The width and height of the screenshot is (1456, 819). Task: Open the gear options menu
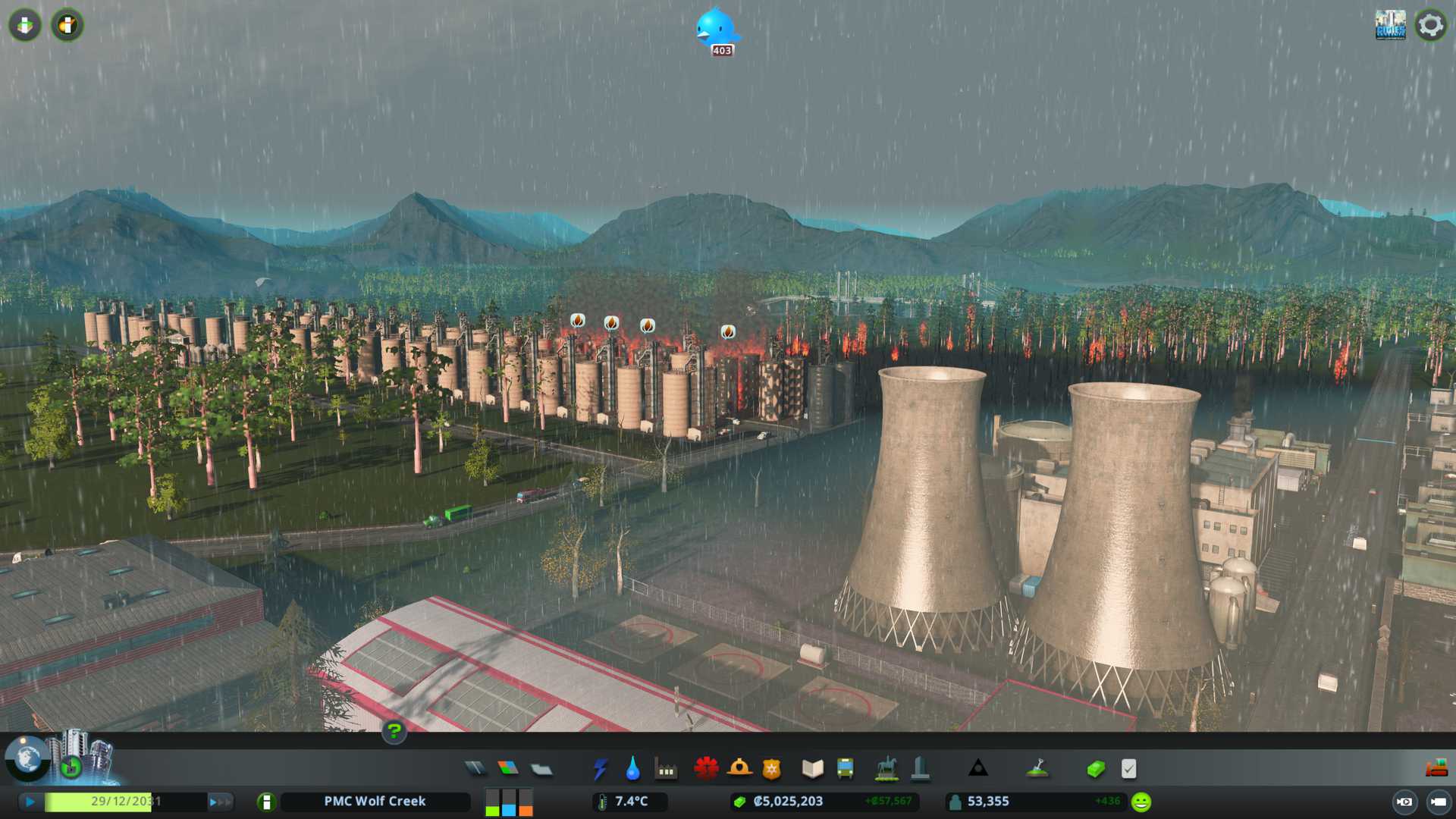1430,25
